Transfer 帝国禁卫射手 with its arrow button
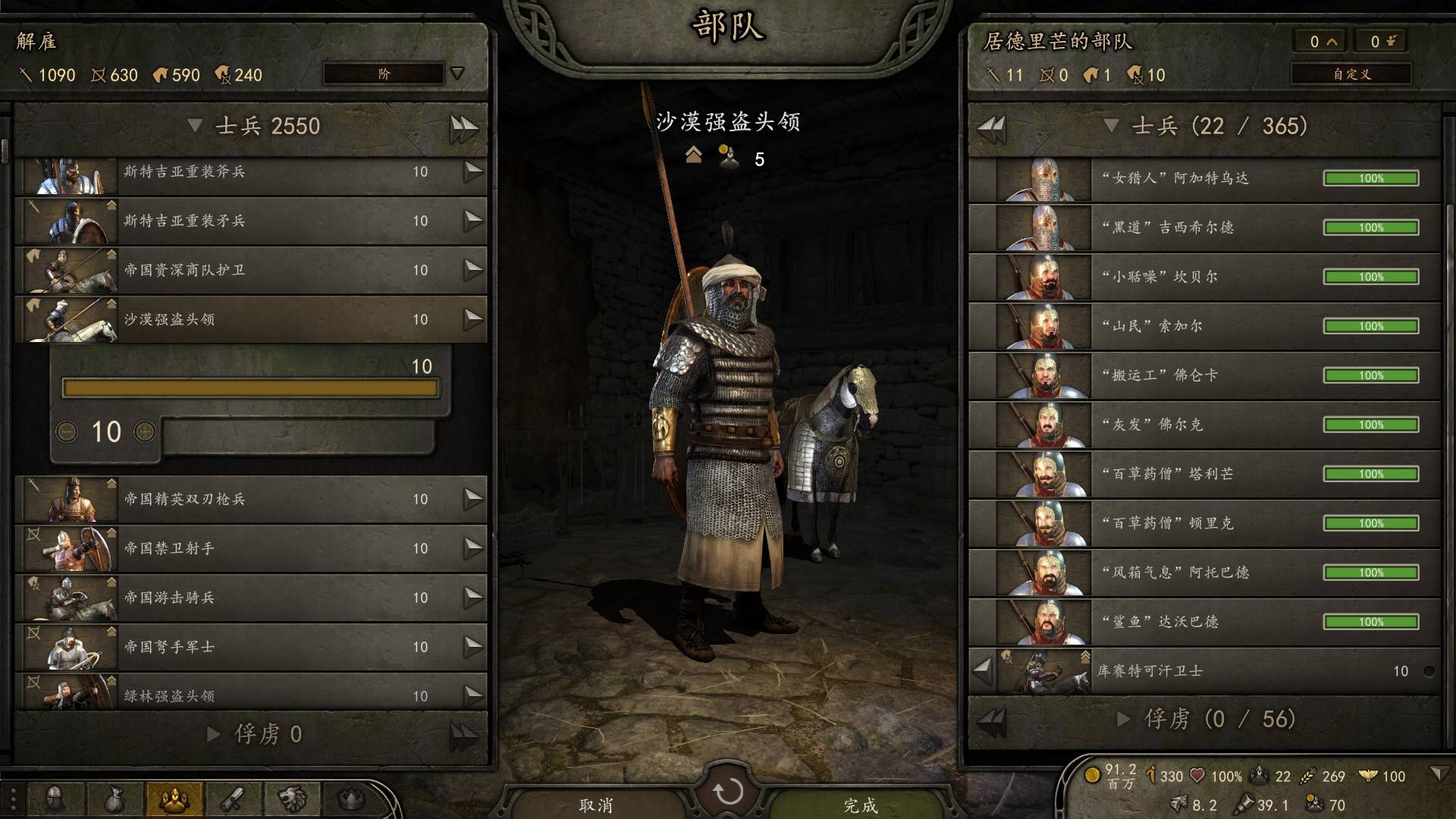Viewport: 1456px width, 819px height. tap(473, 548)
